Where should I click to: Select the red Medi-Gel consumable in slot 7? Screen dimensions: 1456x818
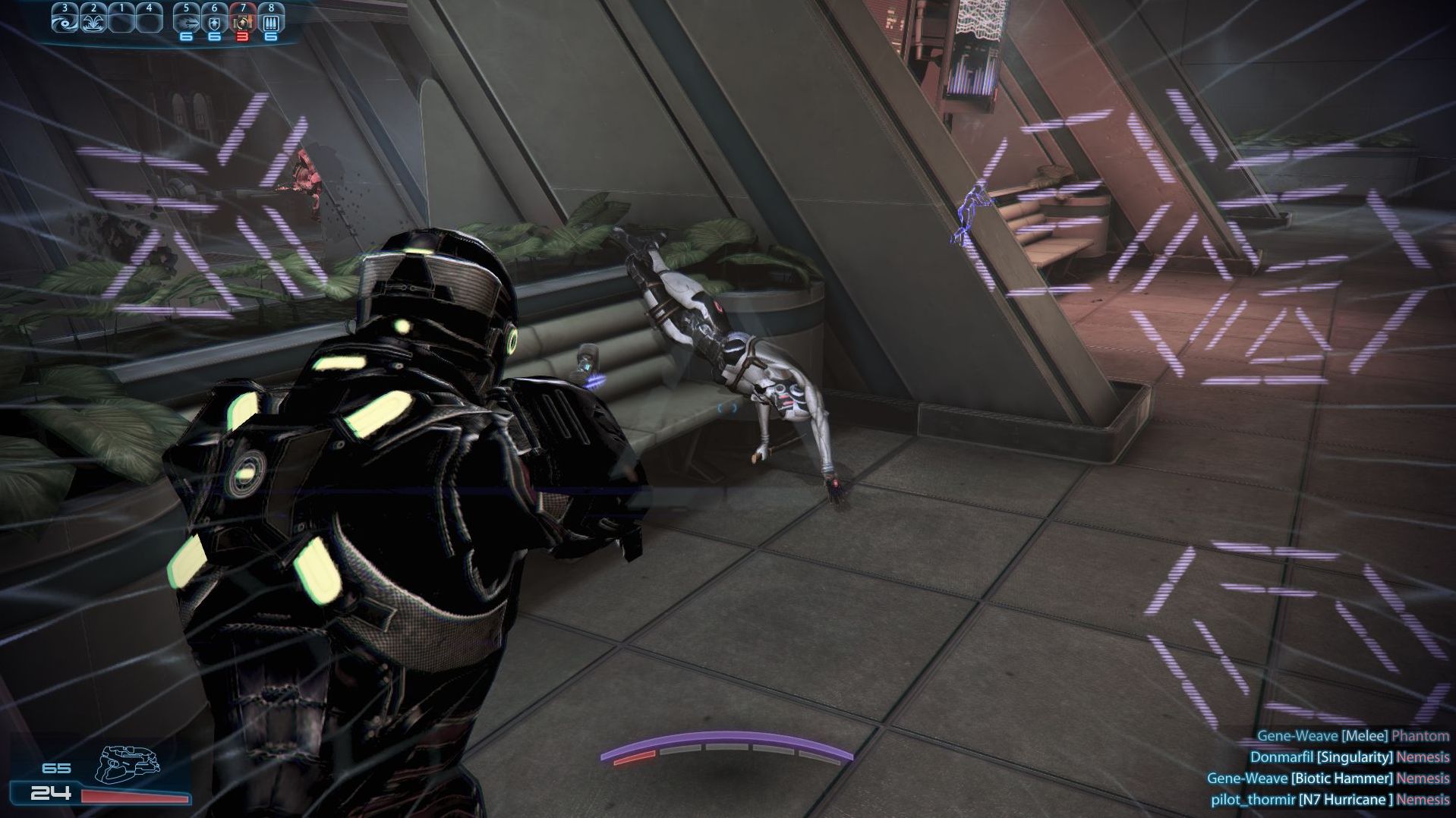(243, 20)
